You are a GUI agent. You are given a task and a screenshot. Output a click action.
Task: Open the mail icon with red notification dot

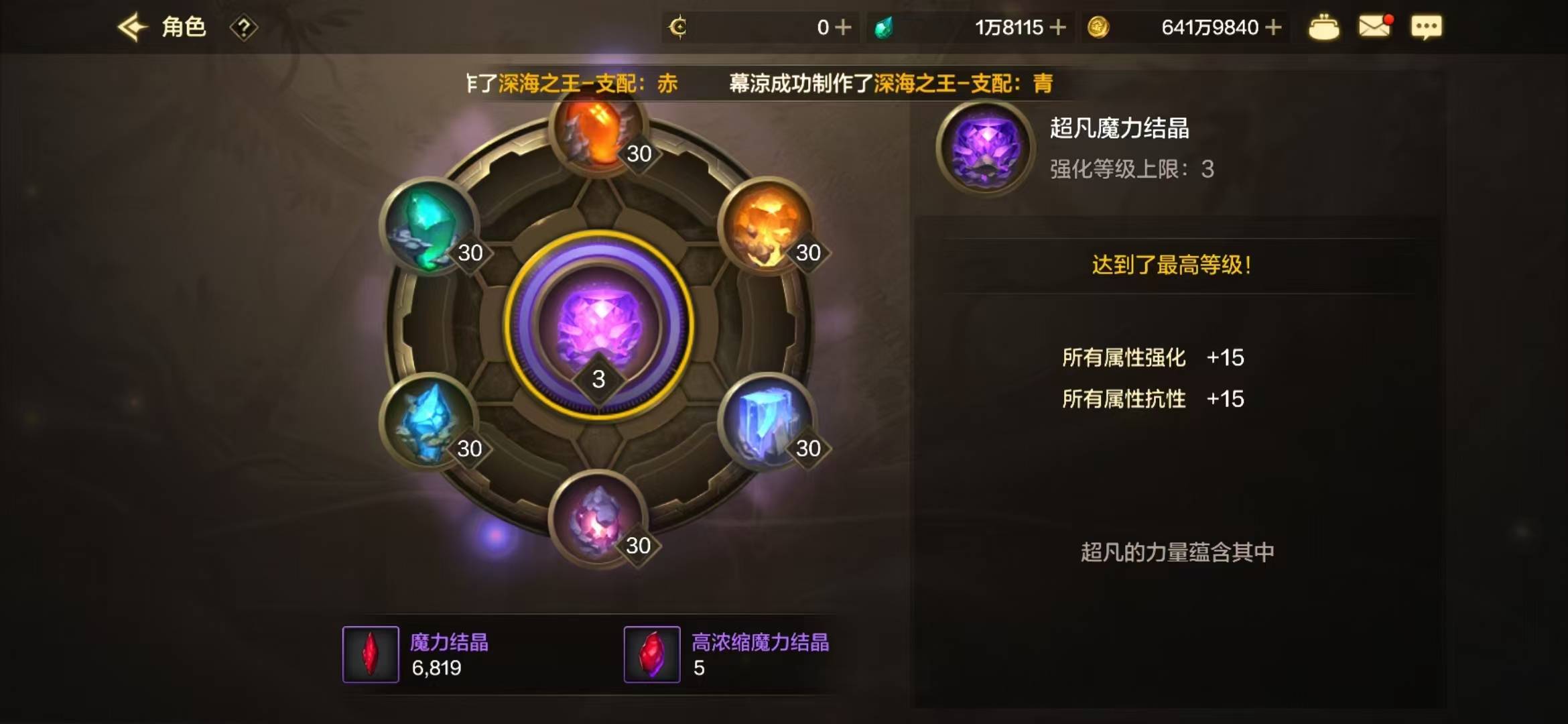1374,25
